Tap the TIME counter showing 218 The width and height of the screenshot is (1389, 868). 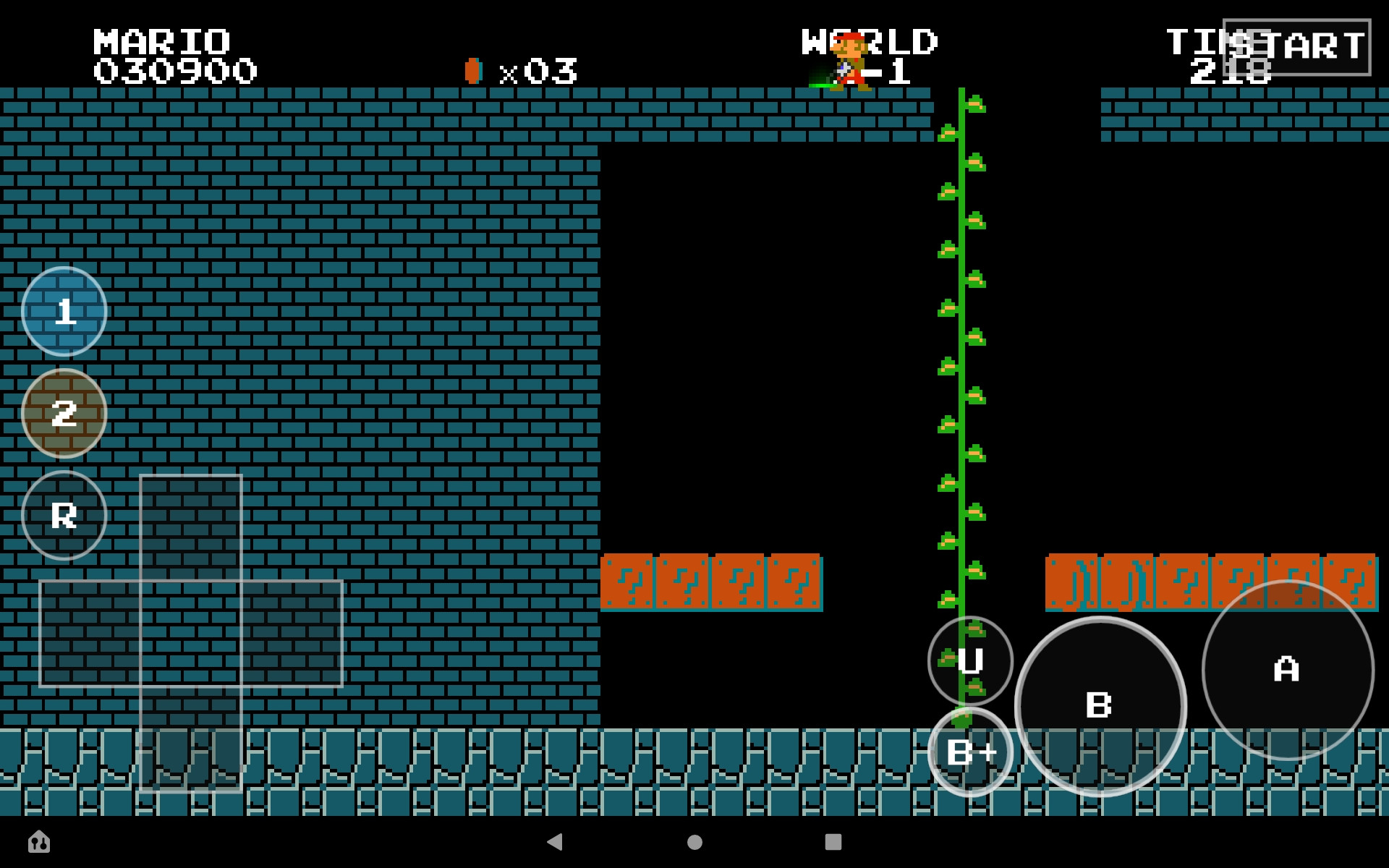pos(1230,54)
